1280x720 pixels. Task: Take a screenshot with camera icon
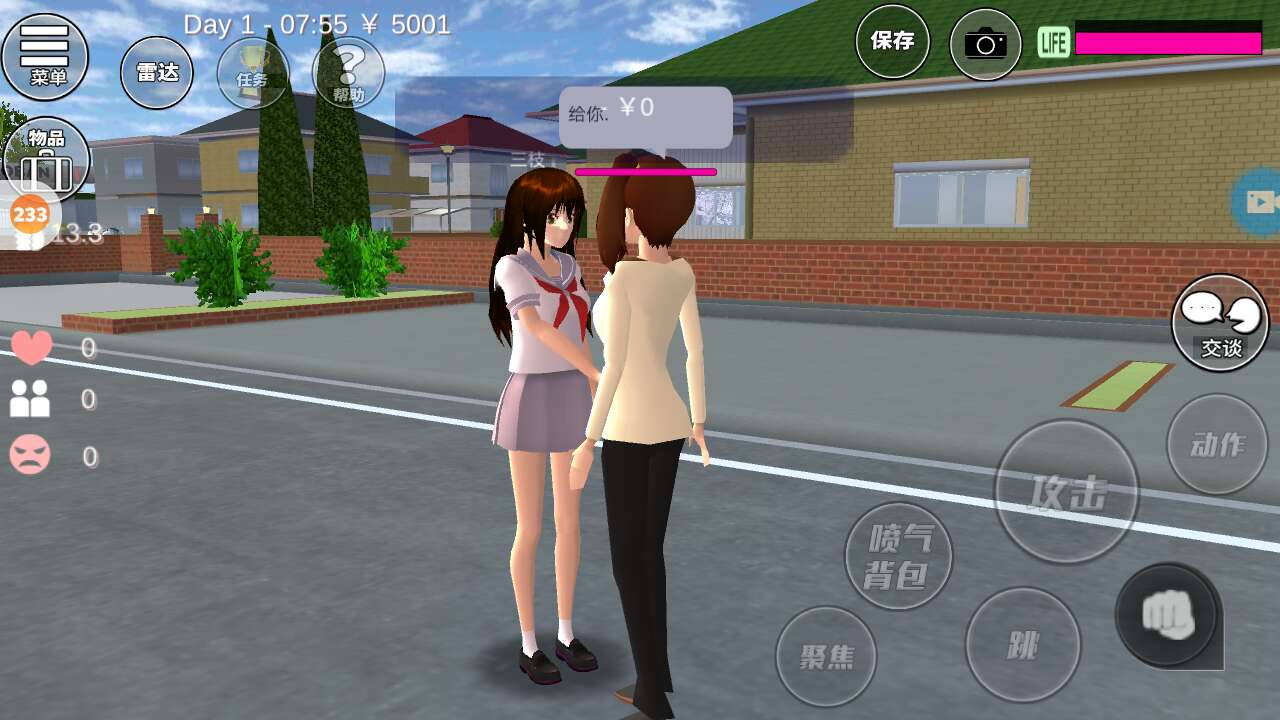point(985,44)
